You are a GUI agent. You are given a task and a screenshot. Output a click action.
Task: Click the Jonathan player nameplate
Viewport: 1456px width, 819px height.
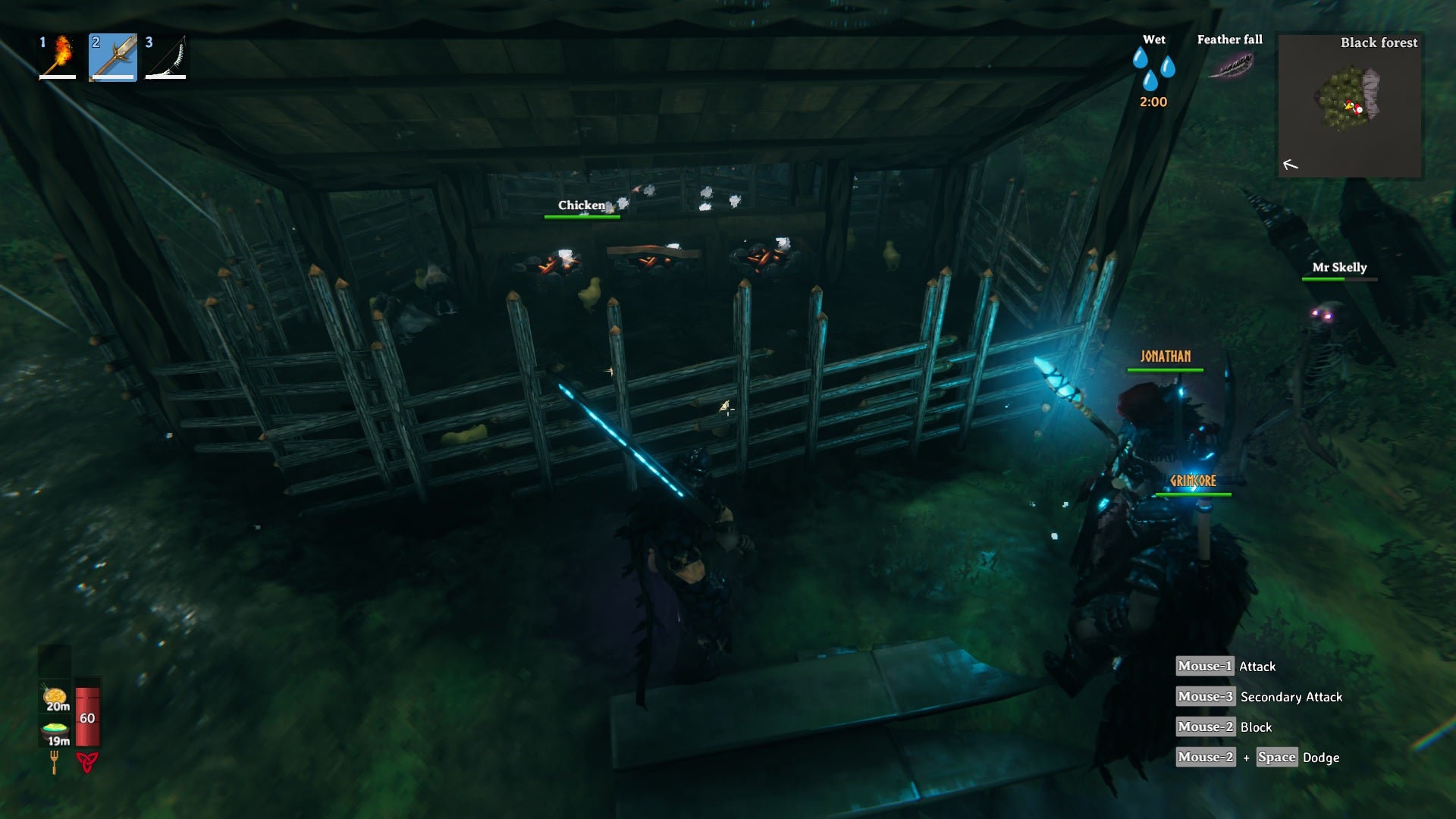(x=1166, y=355)
